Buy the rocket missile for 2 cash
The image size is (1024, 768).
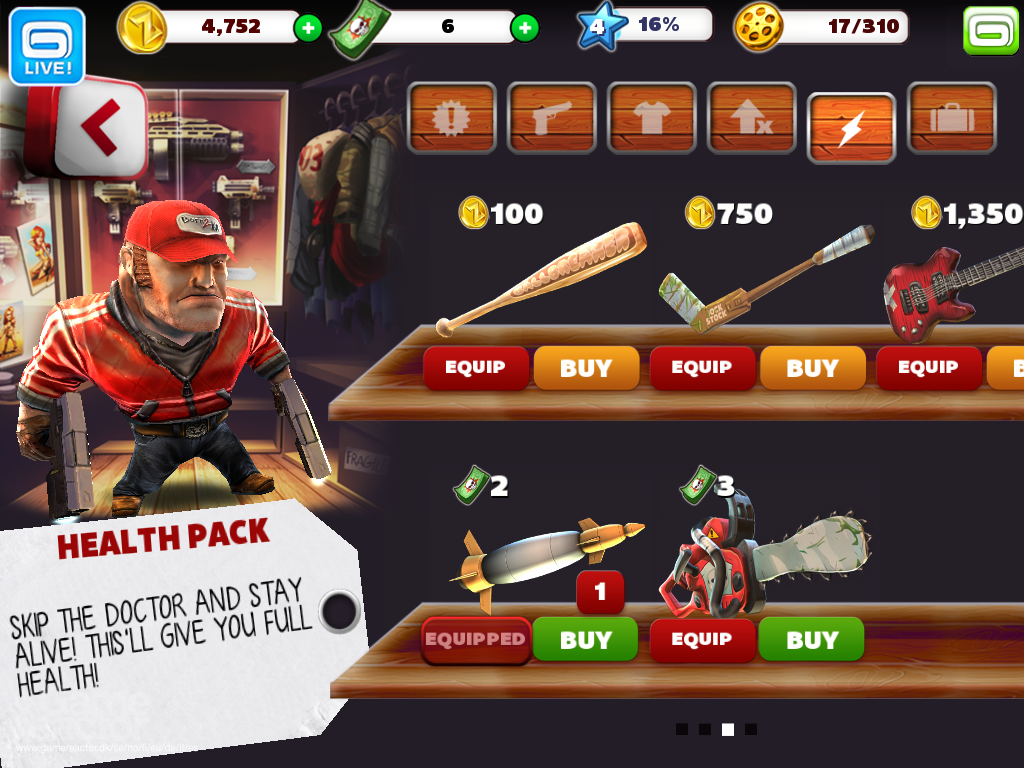click(x=585, y=640)
